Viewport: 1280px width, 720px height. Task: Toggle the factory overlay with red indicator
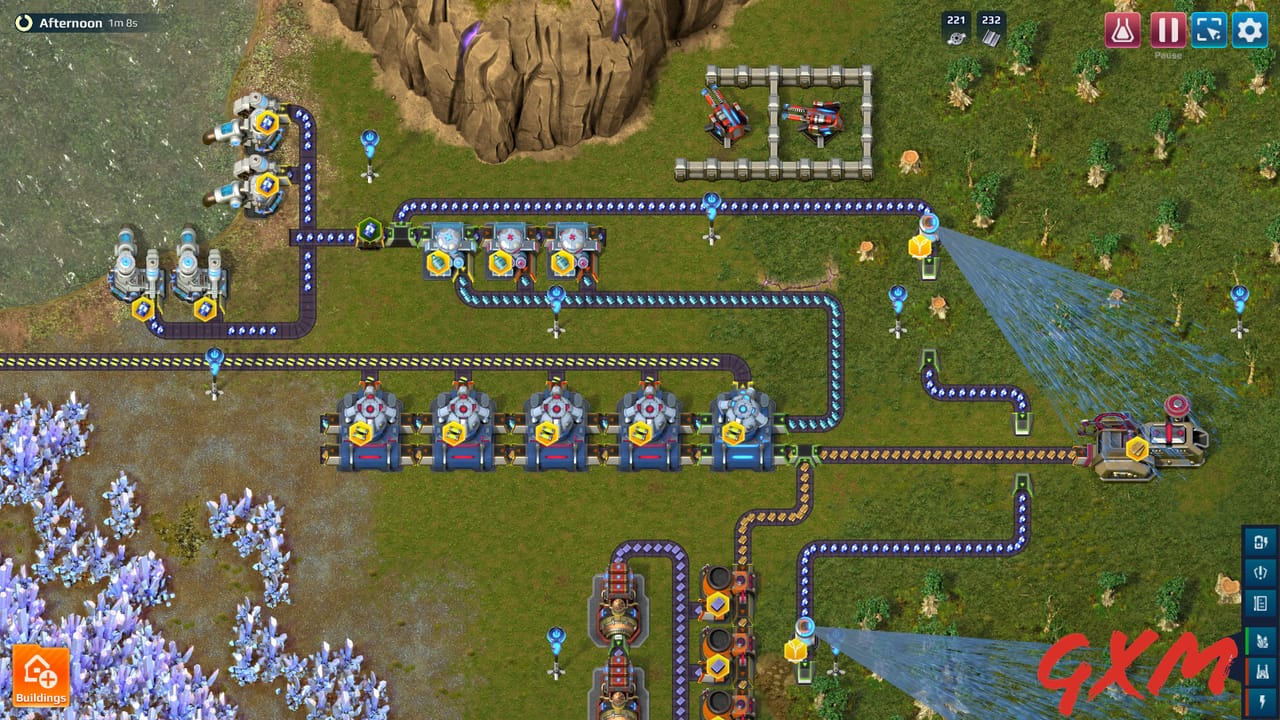point(1261,670)
